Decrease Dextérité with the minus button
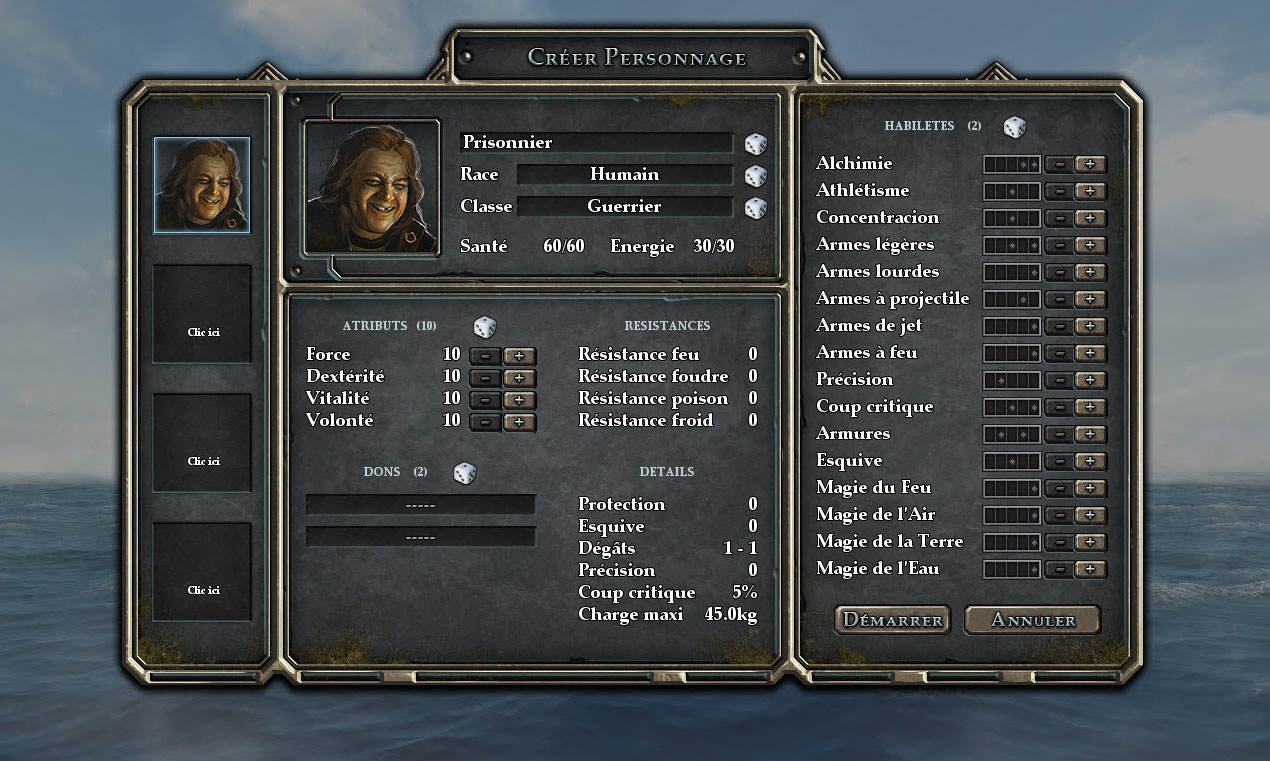This screenshot has width=1270, height=761. point(485,378)
